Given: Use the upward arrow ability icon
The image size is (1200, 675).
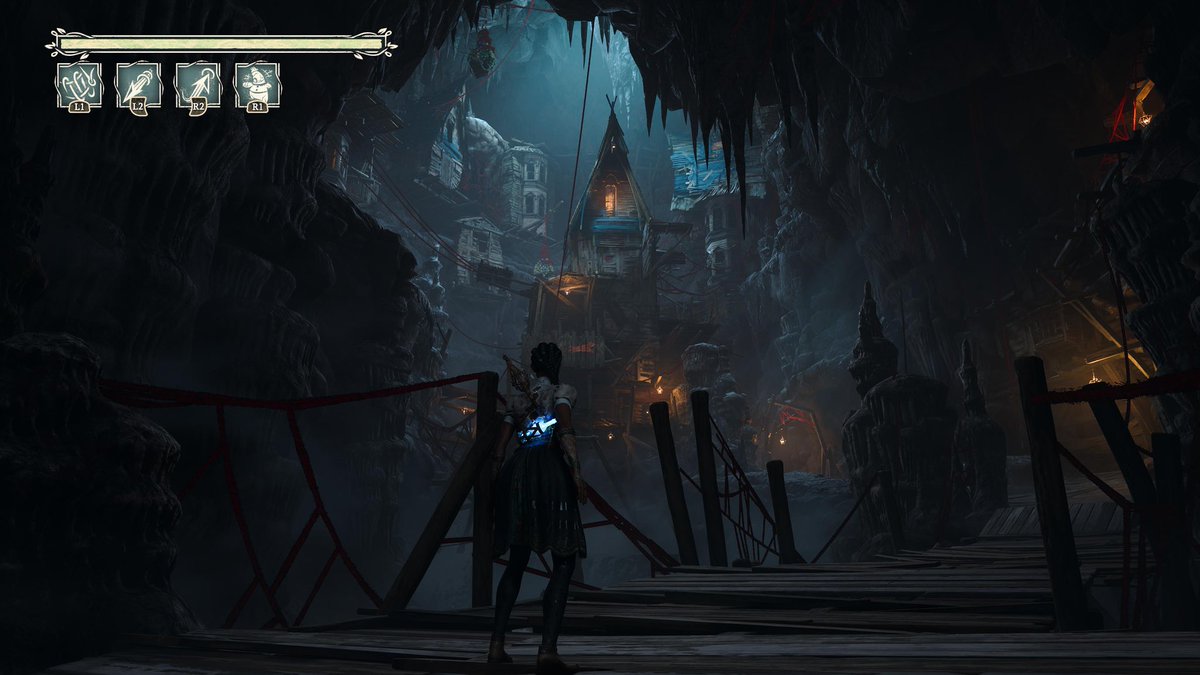Looking at the screenshot, I should tap(197, 84).
